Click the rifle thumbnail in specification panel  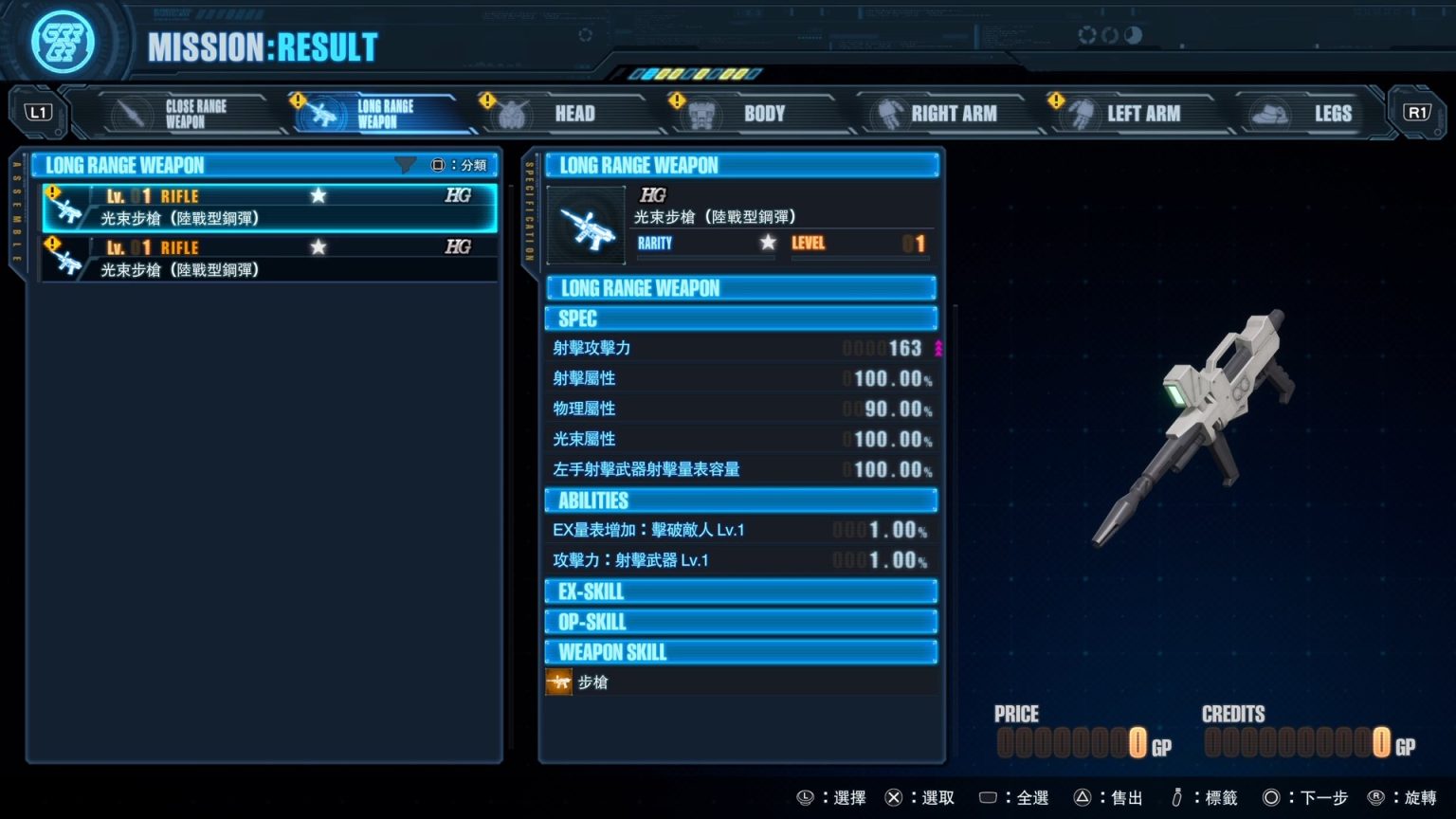[x=587, y=226]
